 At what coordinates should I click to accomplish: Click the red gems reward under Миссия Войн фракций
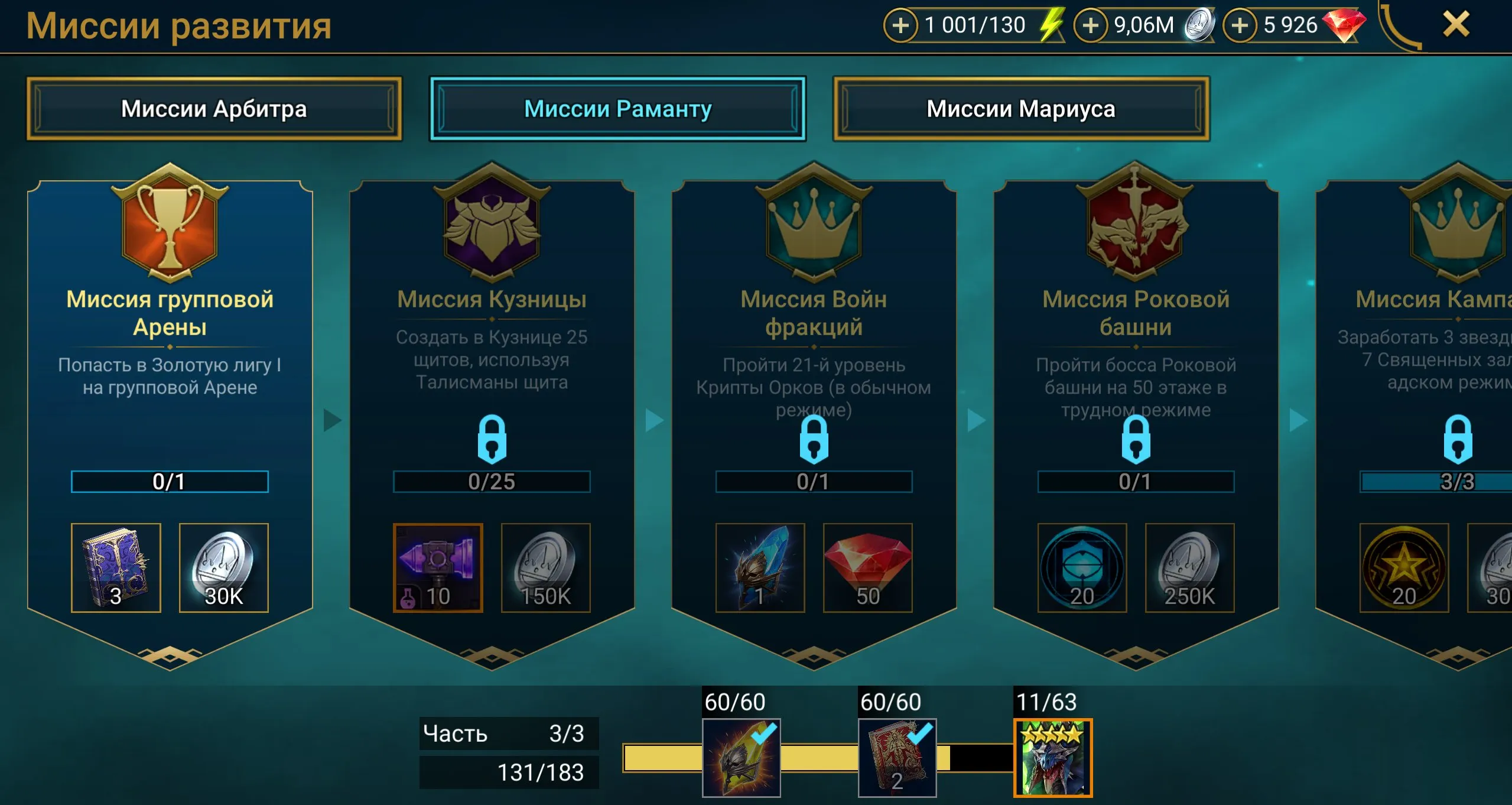(x=868, y=567)
